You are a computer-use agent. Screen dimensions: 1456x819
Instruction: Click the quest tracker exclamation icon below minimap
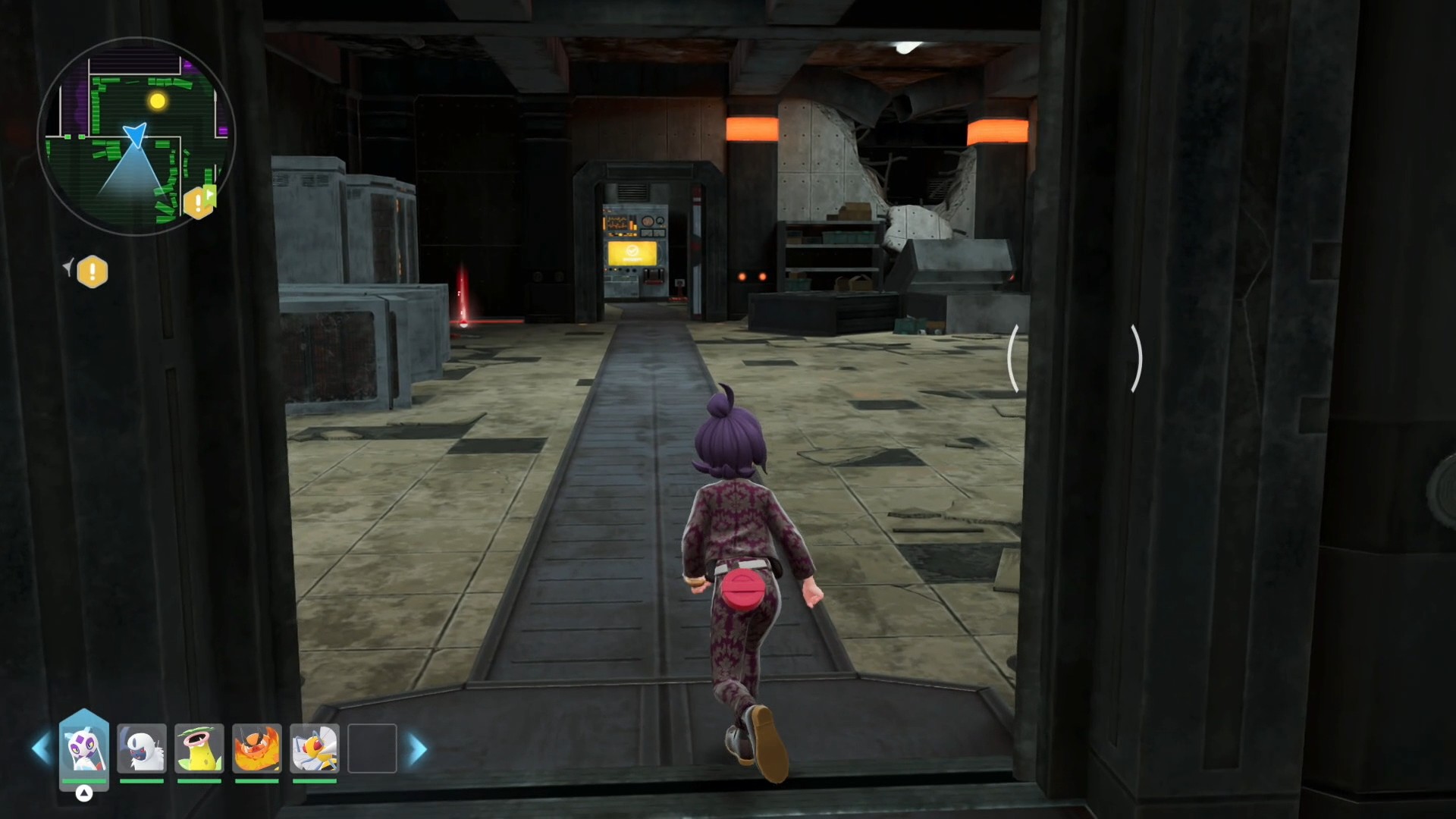[x=93, y=271]
